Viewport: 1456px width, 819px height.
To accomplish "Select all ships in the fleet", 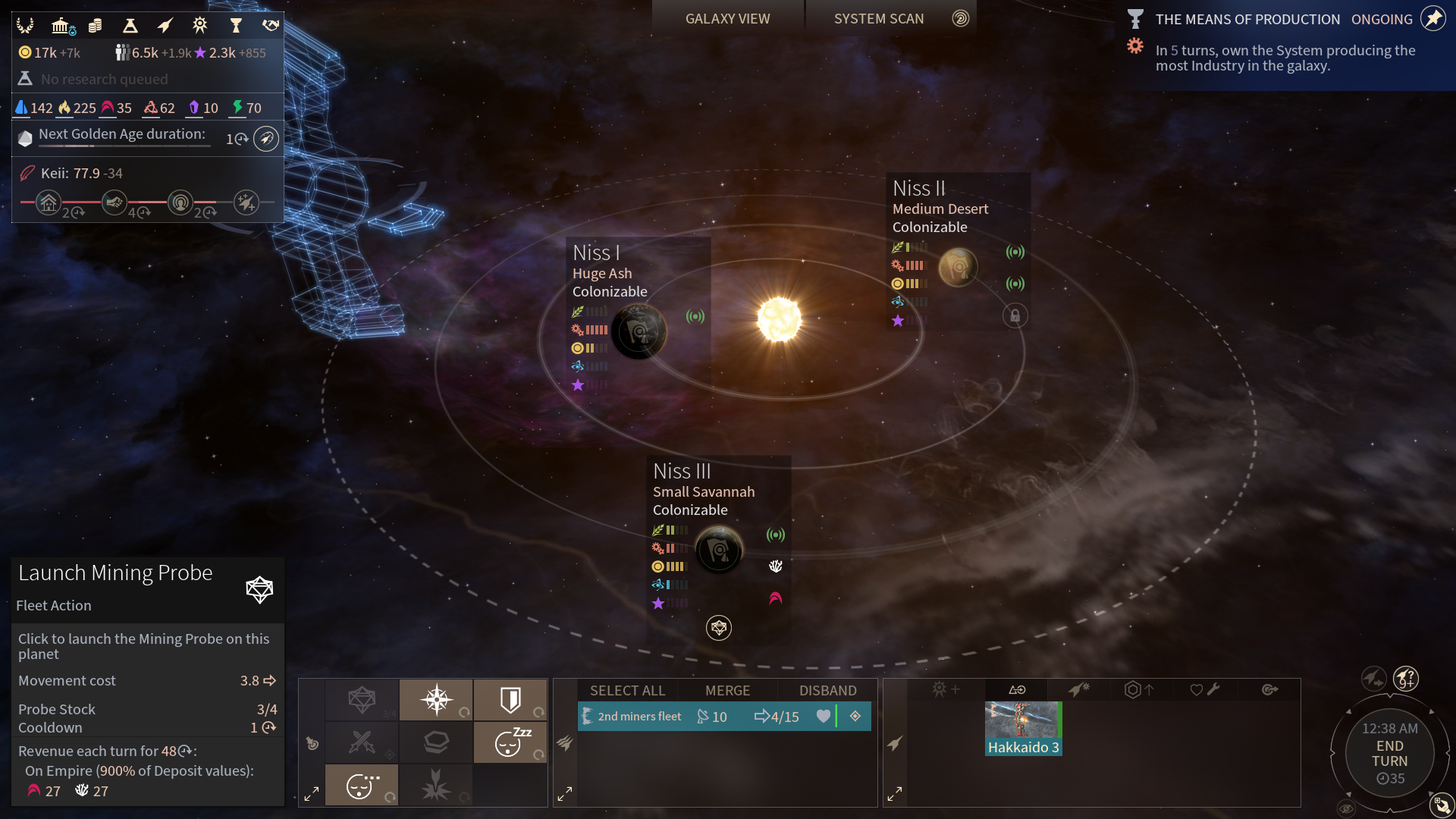I will (627, 691).
